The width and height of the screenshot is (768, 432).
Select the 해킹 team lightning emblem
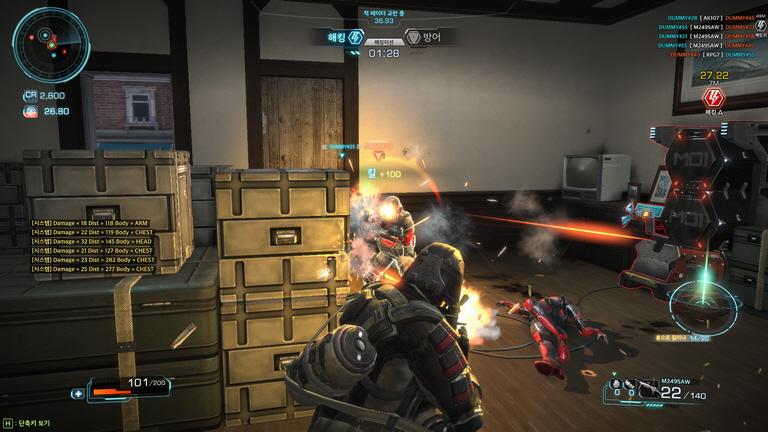coord(356,38)
